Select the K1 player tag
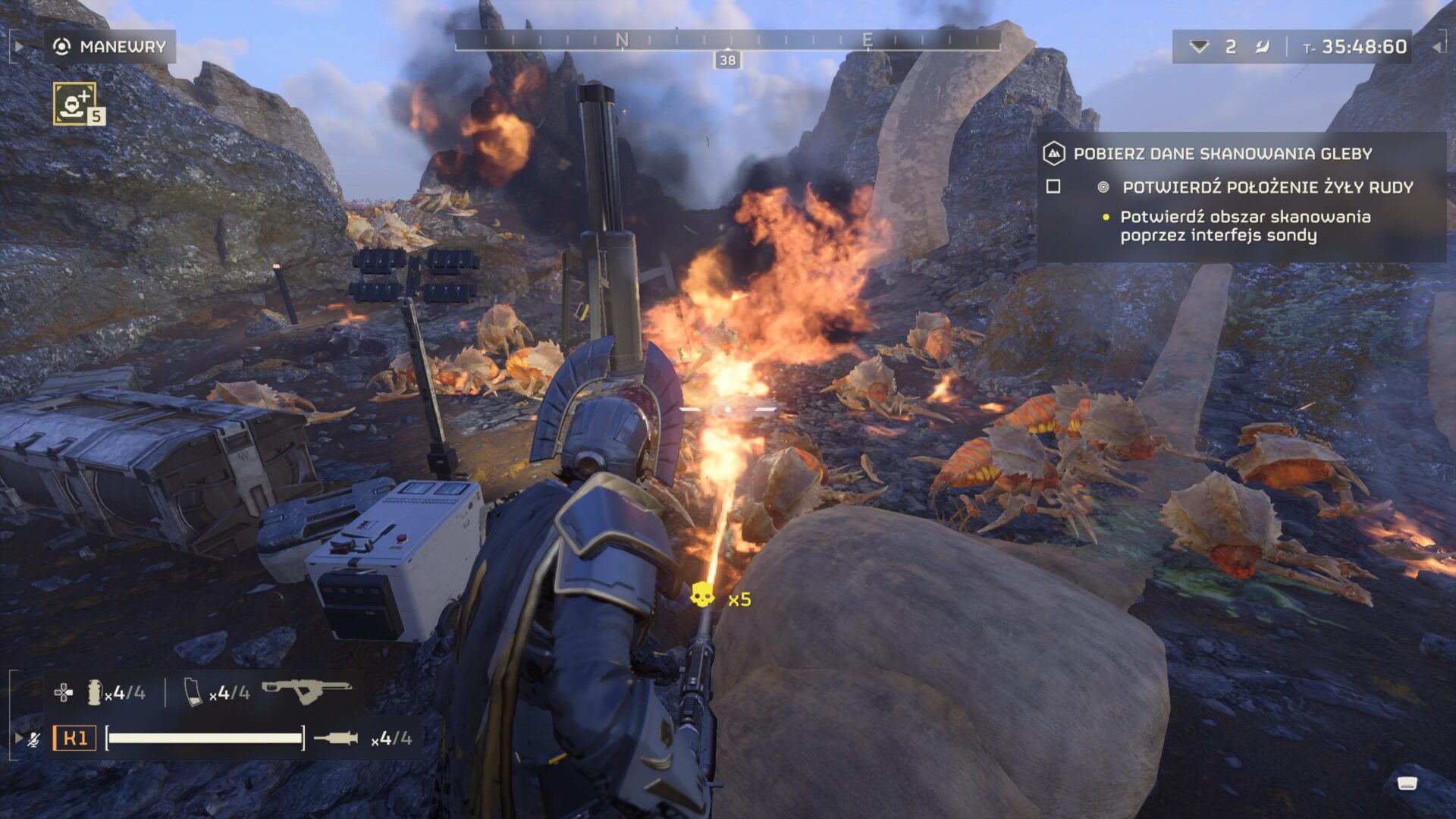1456x819 pixels. click(x=74, y=738)
